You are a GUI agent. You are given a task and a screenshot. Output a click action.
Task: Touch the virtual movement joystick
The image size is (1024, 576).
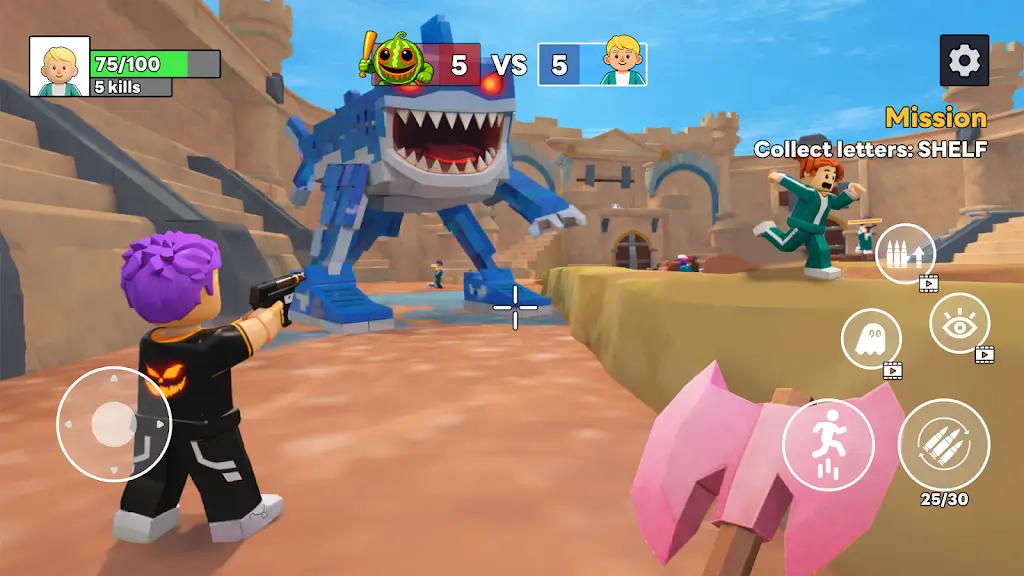[x=113, y=424]
